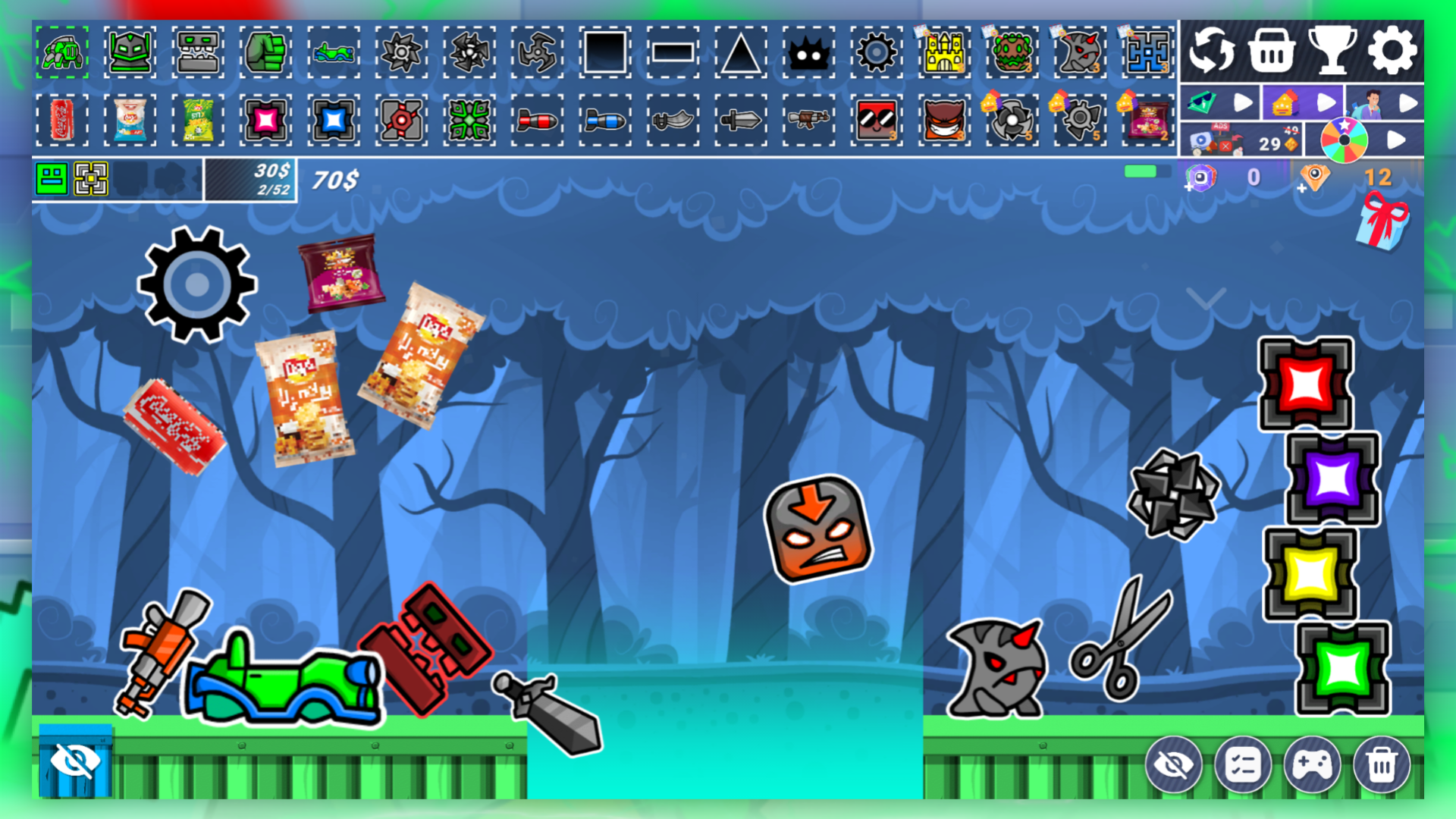1456x819 pixels.
Task: Switch to the grid tab next to the face
Action: [92, 179]
